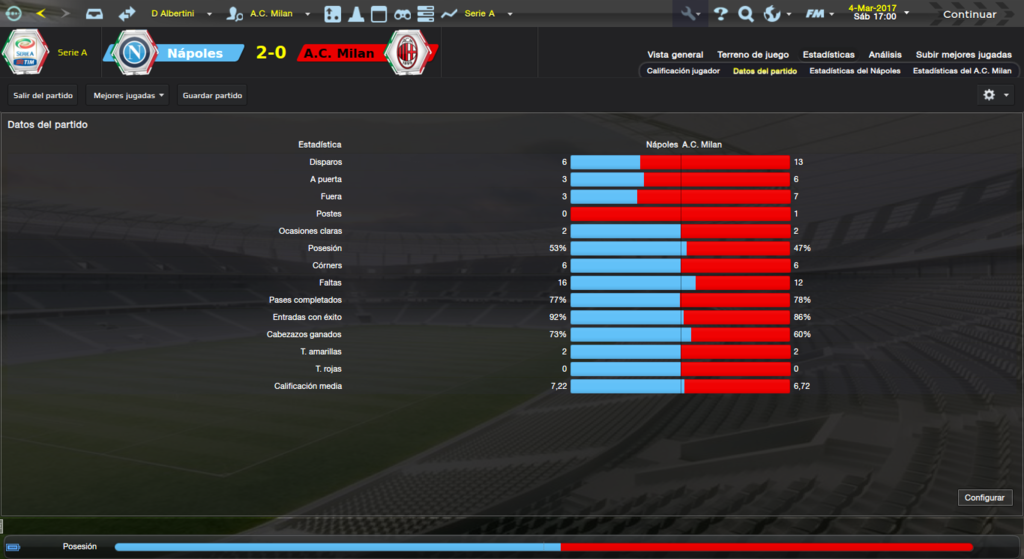Image resolution: width=1024 pixels, height=559 pixels.
Task: Open the FM menu
Action: (x=821, y=14)
